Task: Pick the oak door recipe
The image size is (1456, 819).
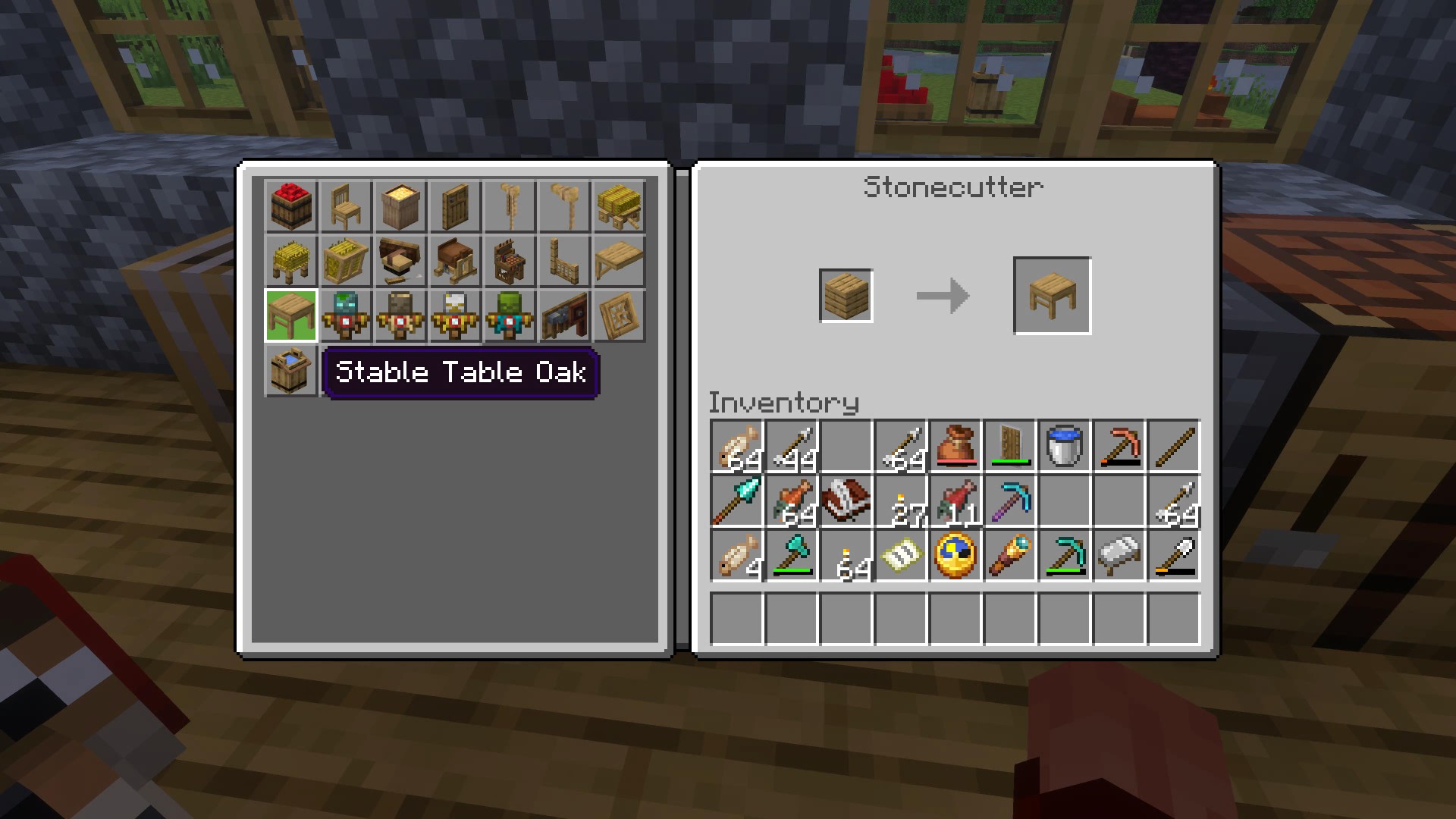Action: pos(455,206)
